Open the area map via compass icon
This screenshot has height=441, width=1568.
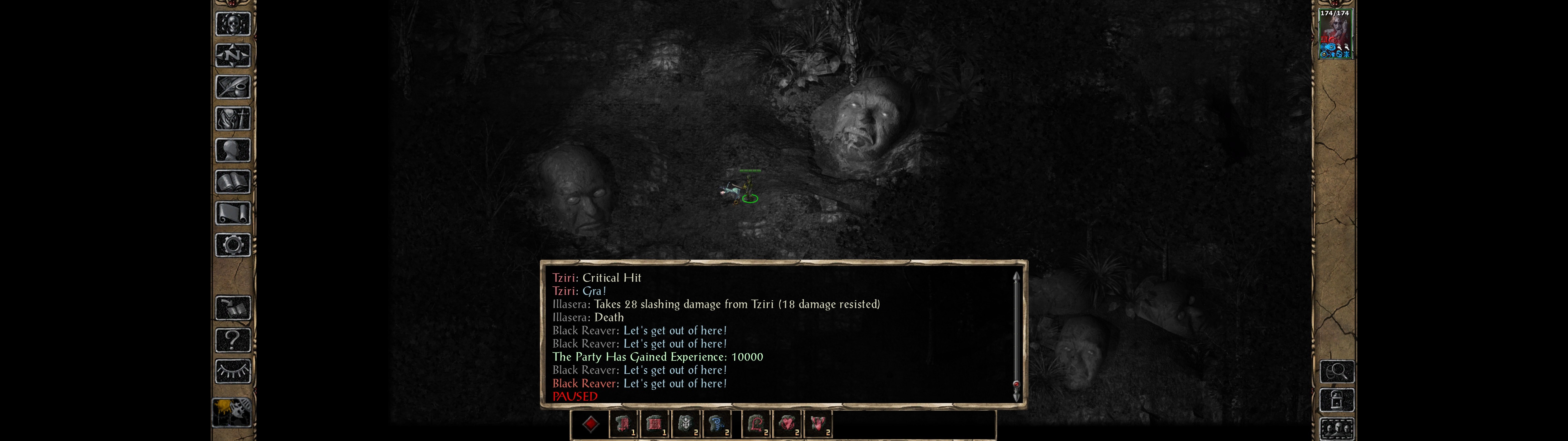232,55
